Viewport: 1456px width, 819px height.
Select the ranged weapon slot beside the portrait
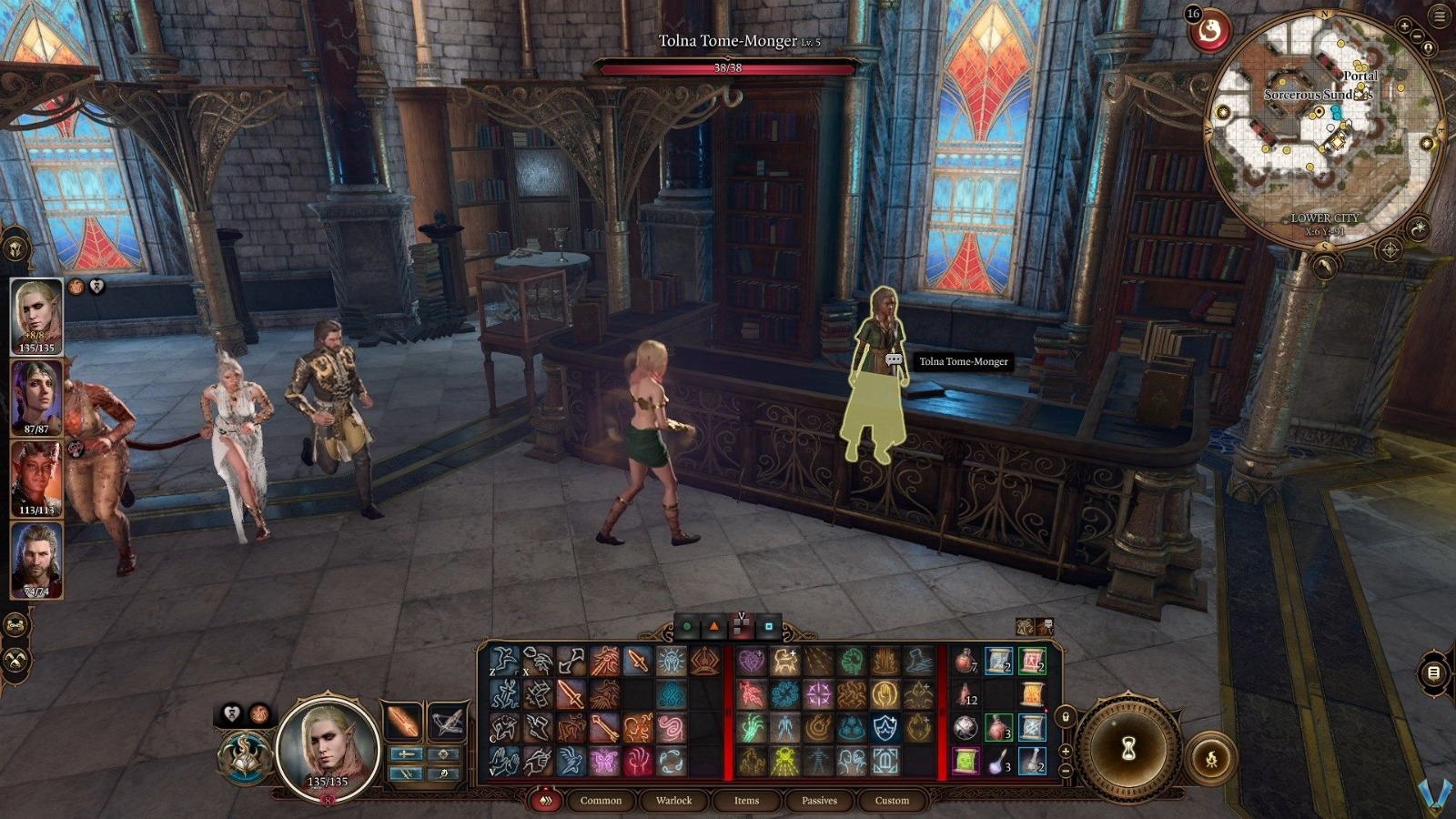[450, 722]
